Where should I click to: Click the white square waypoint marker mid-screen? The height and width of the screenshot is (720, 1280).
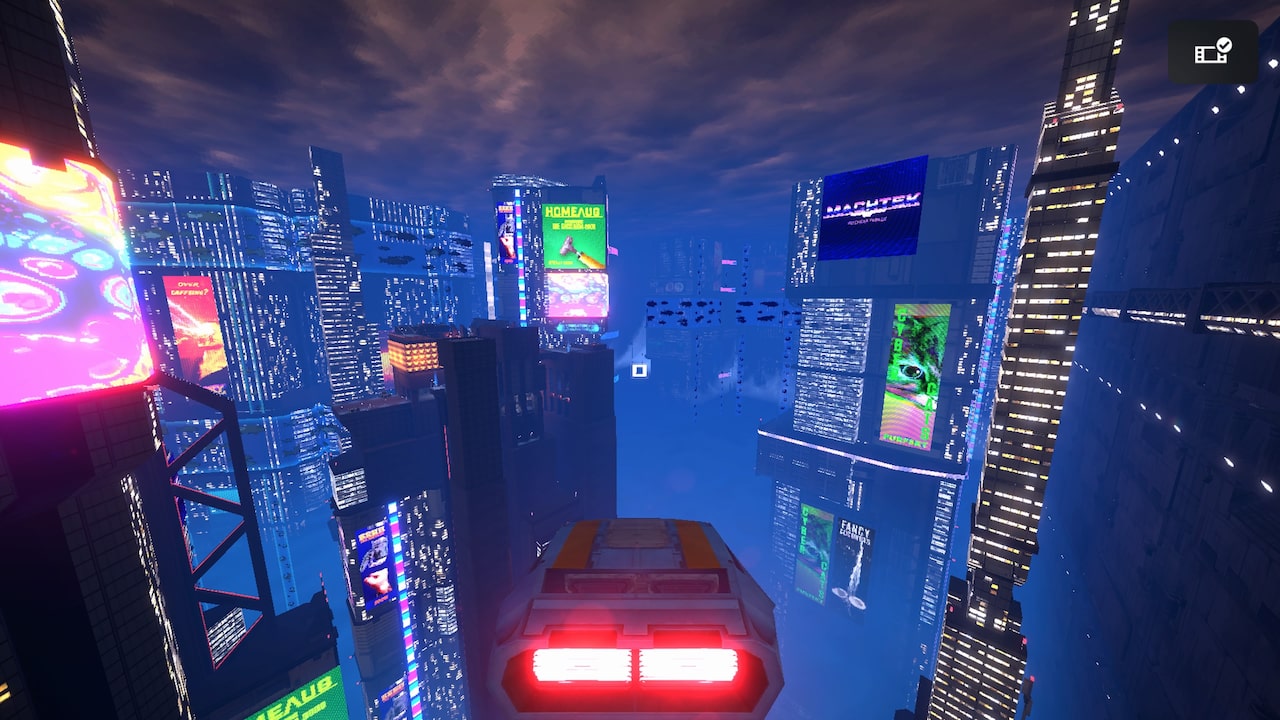tap(639, 370)
